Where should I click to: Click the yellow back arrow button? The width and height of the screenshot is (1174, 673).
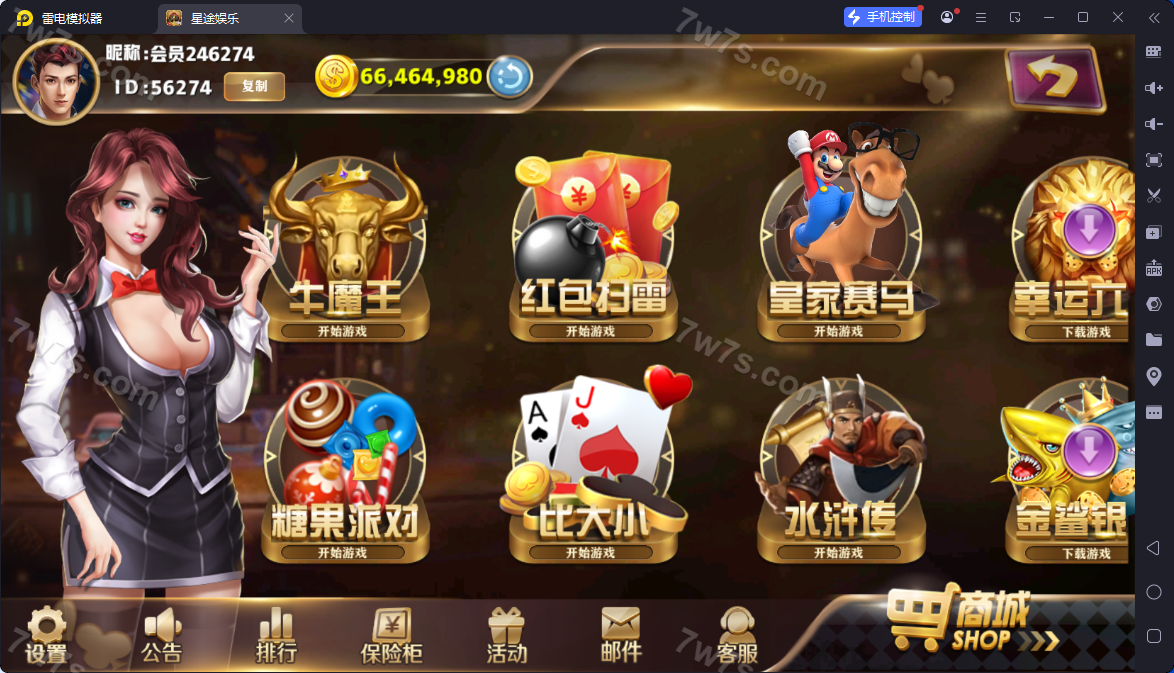click(x=1053, y=79)
